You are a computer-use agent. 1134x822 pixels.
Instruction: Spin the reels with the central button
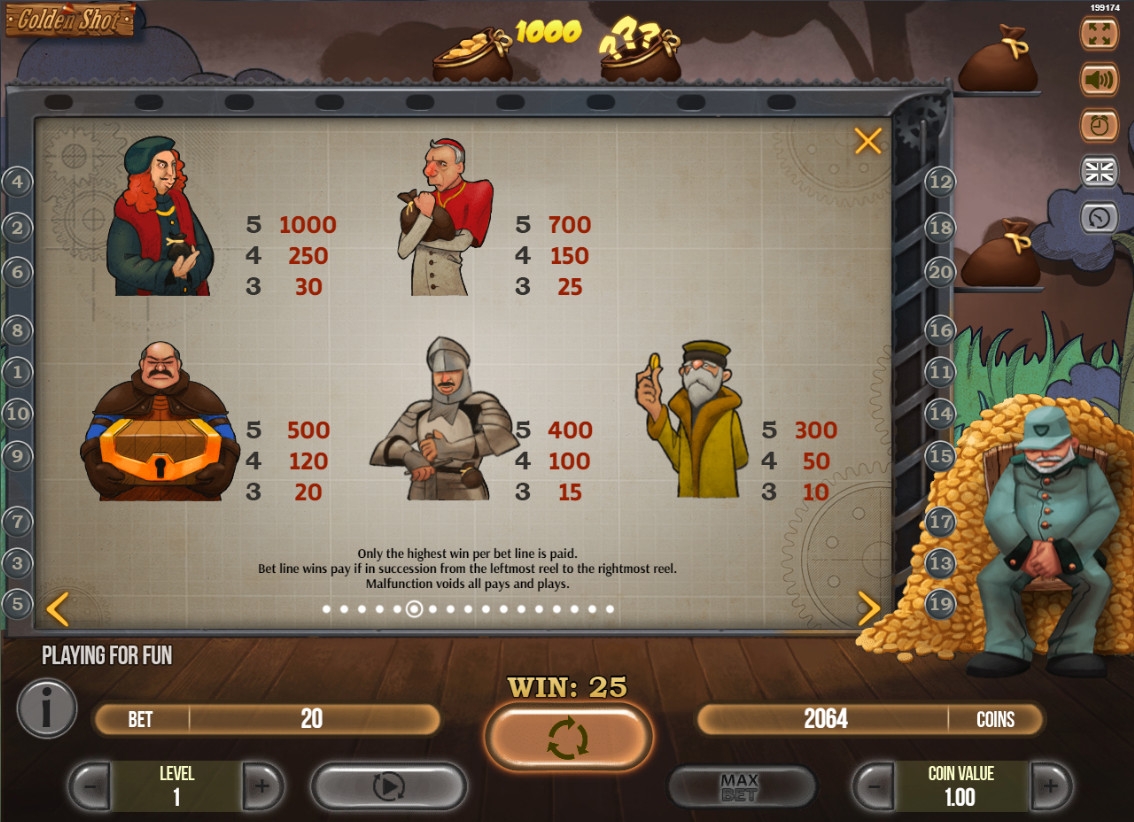tap(568, 738)
